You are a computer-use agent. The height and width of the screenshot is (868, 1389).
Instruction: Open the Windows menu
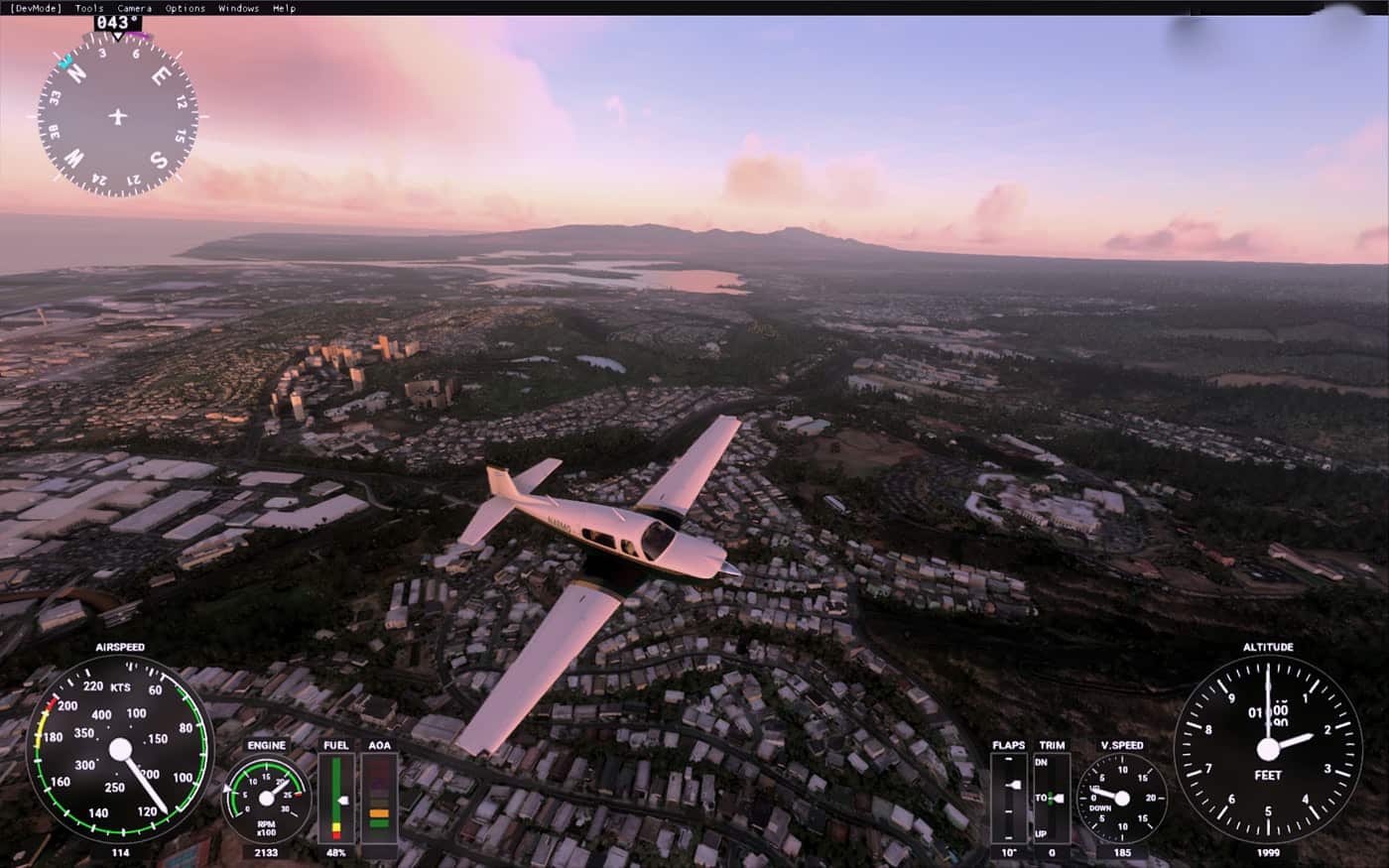pos(238,8)
